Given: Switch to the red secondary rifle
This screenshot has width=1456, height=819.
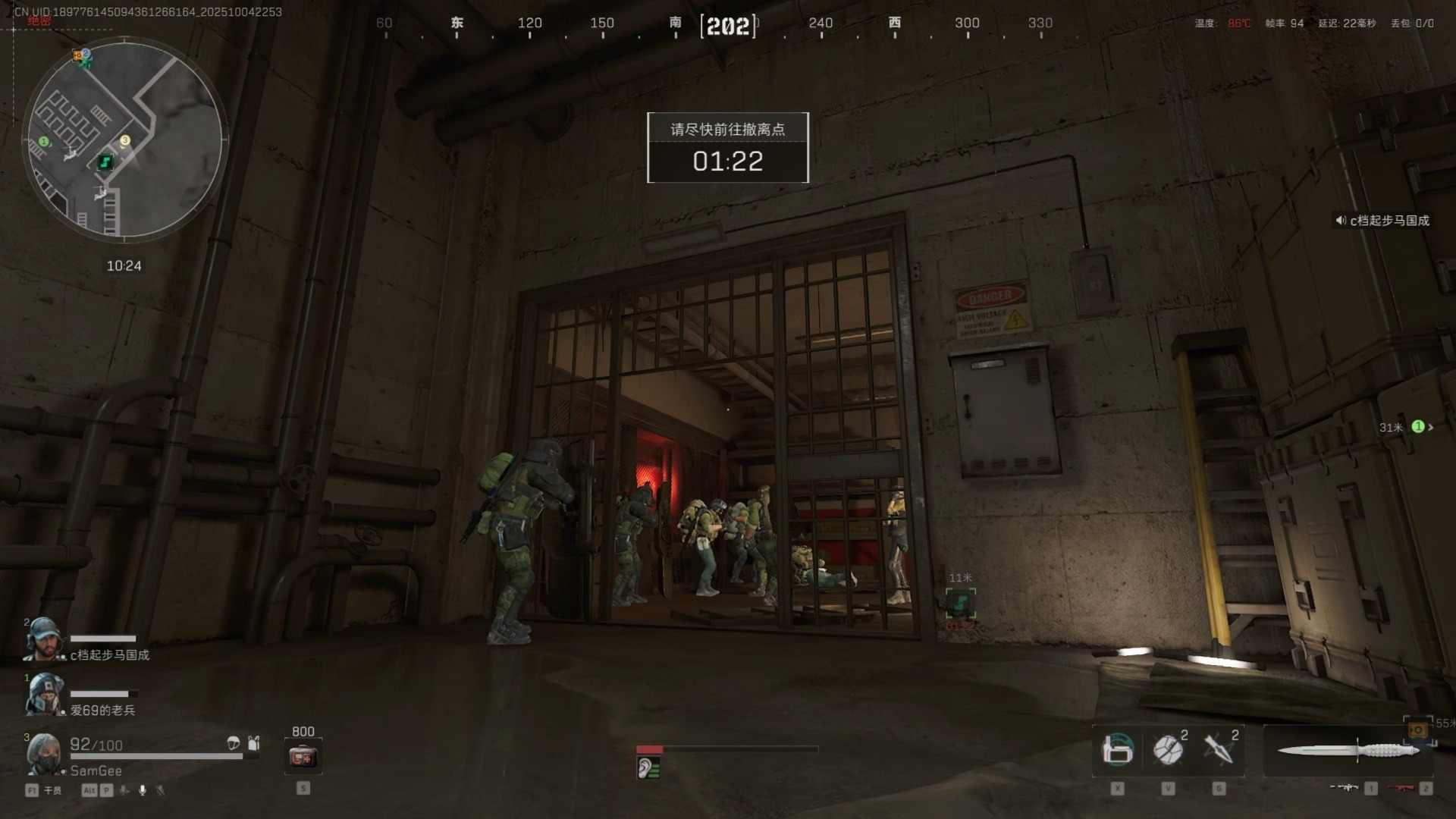Looking at the screenshot, I should point(1401,788).
